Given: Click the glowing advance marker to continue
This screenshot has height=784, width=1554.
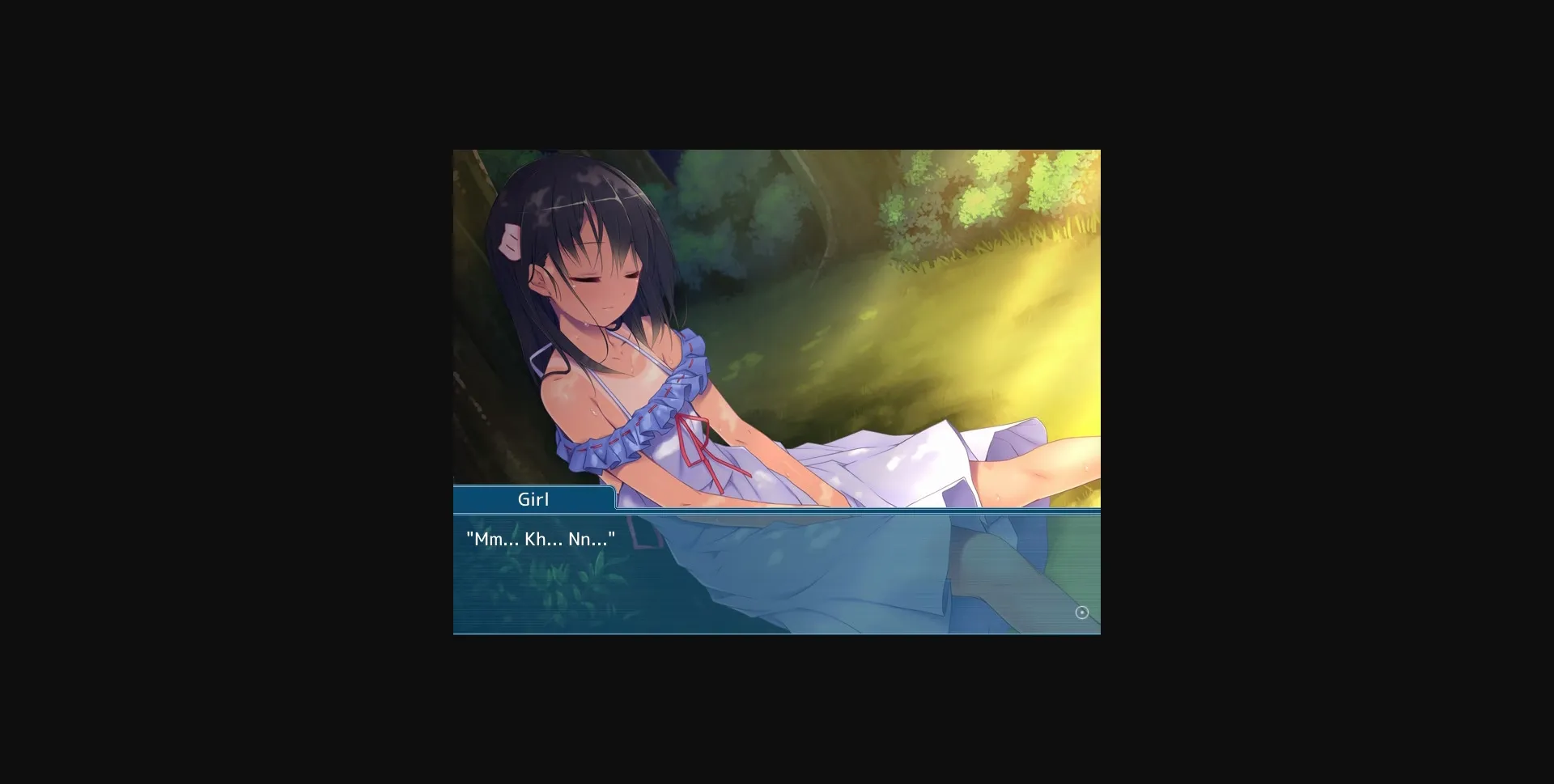Looking at the screenshot, I should tap(1083, 612).
